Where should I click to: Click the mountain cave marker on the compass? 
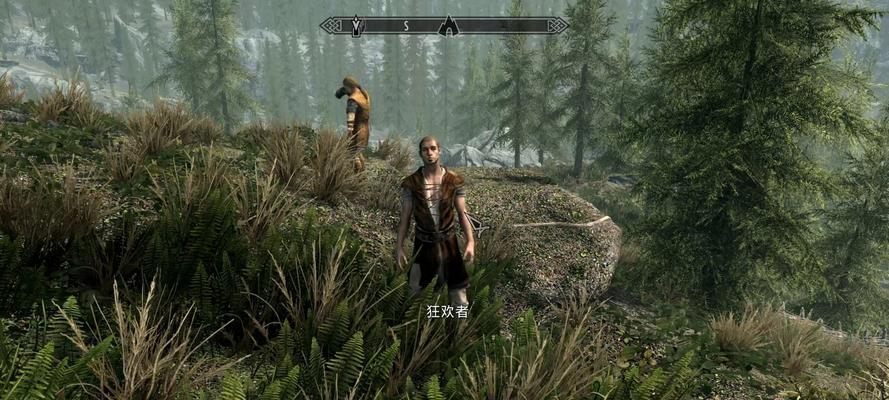[x=449, y=25]
